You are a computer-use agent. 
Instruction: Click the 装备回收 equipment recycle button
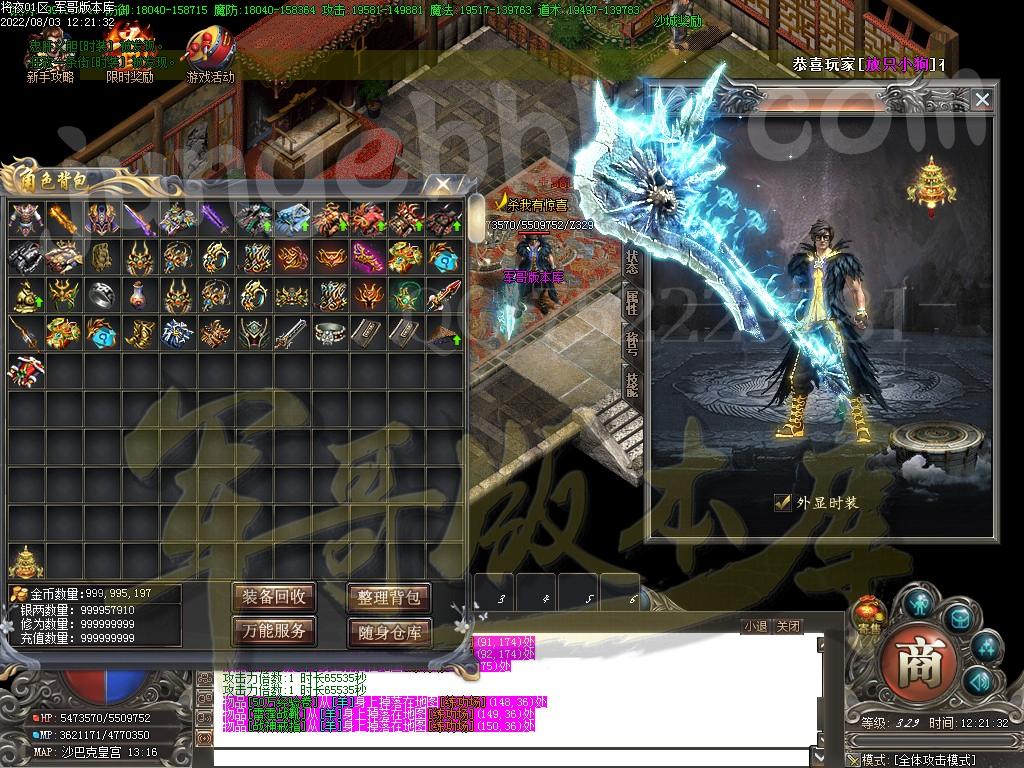pos(274,597)
